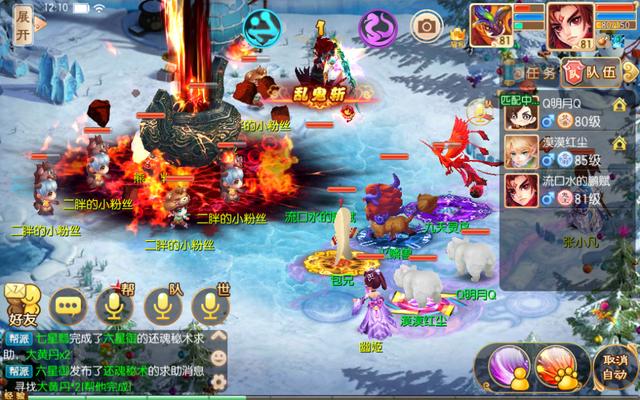Activate the 世 world voice microphone
640x400 pixels.
[x=209, y=305]
